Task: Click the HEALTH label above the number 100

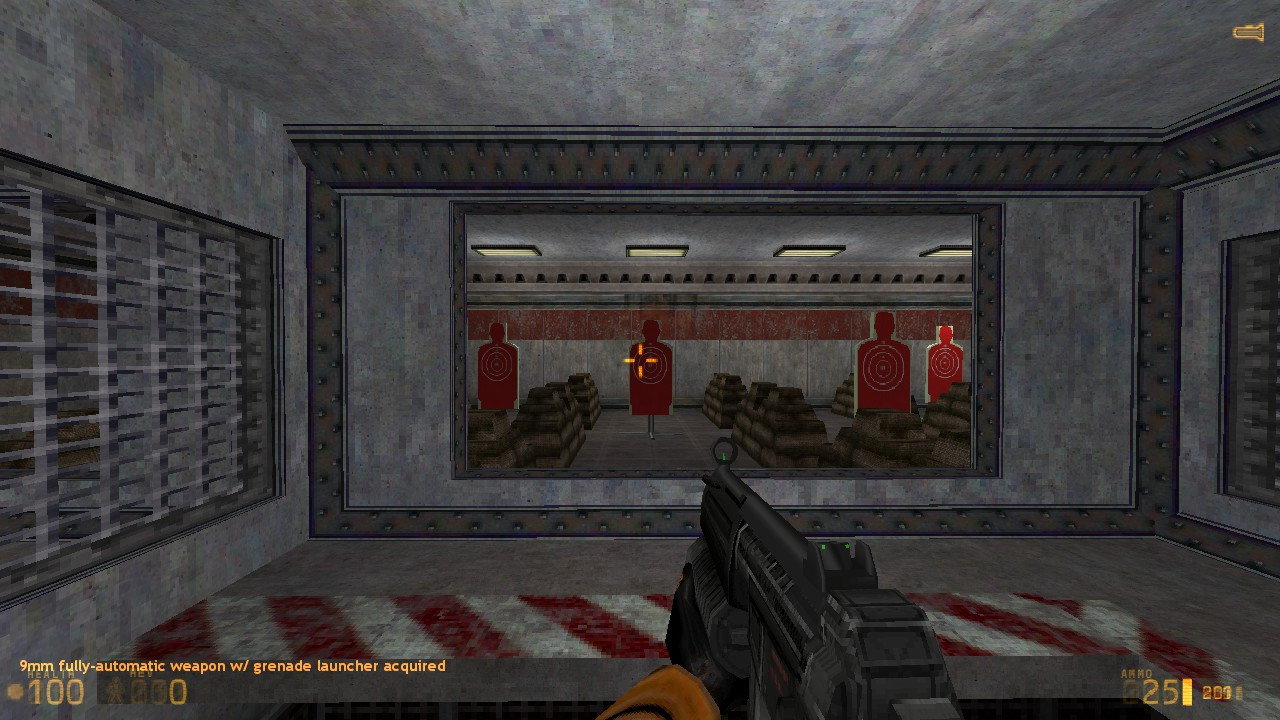Action: [x=50, y=674]
